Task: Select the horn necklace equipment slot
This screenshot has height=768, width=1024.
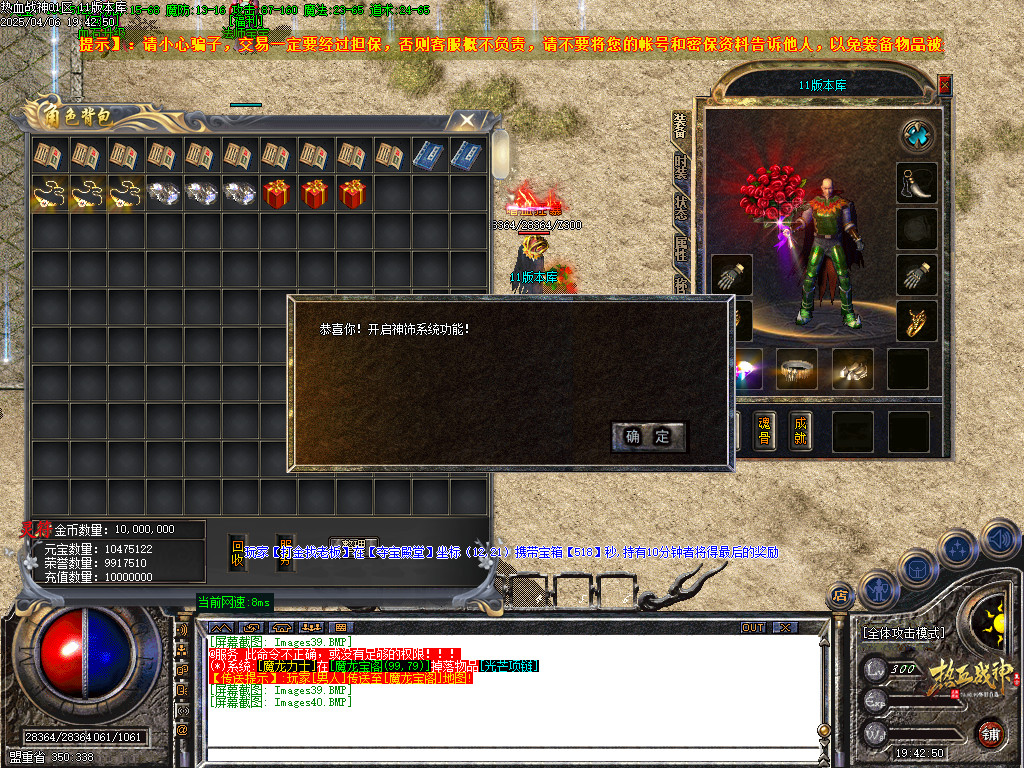Action: pyautogui.click(x=916, y=183)
